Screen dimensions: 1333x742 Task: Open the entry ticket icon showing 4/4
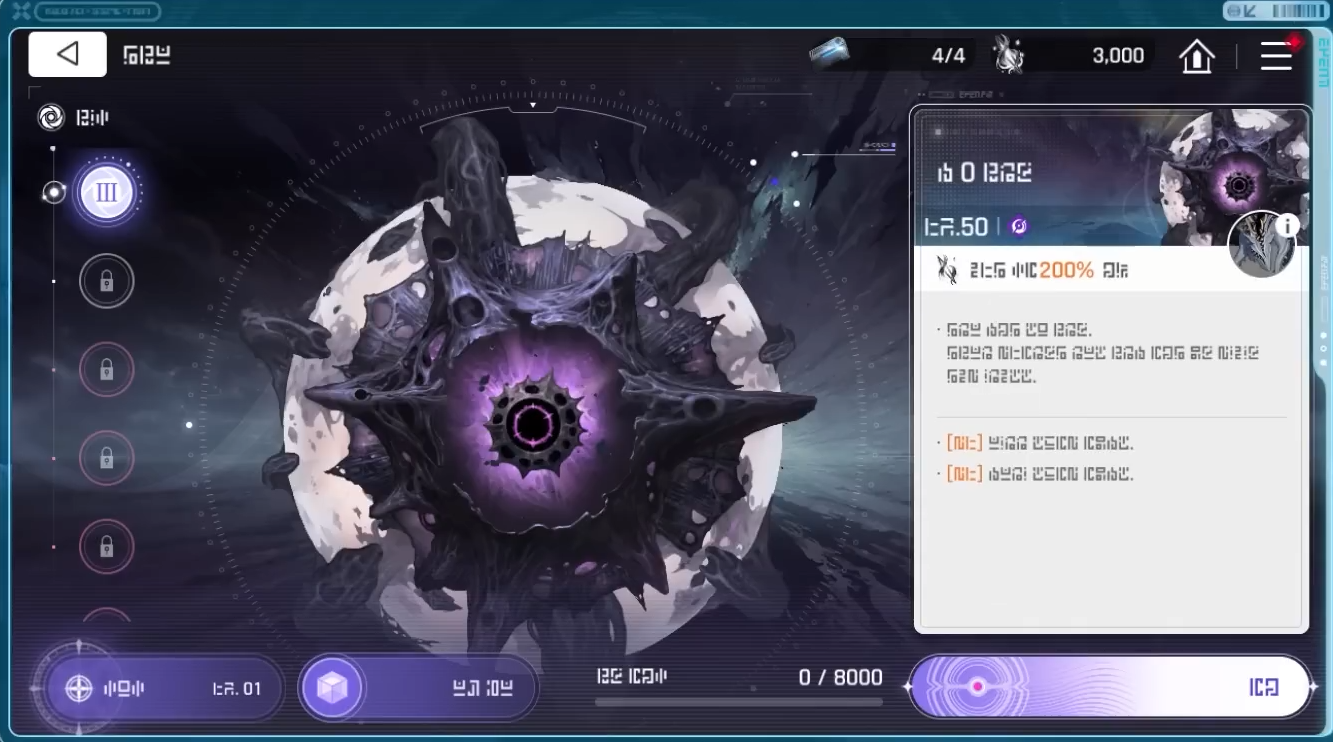coord(834,55)
